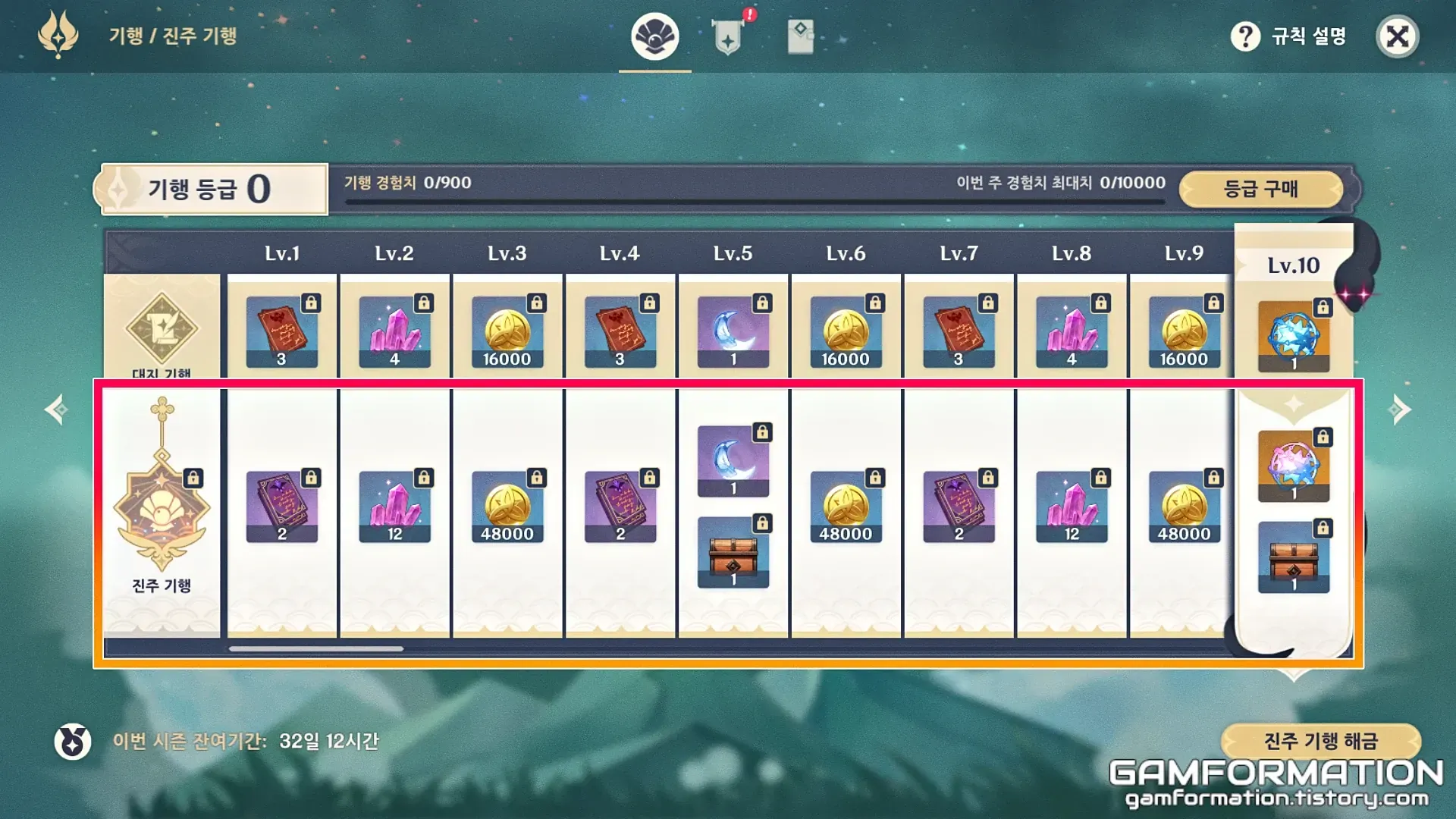Switch to the Lv.5 level column header

(x=732, y=253)
